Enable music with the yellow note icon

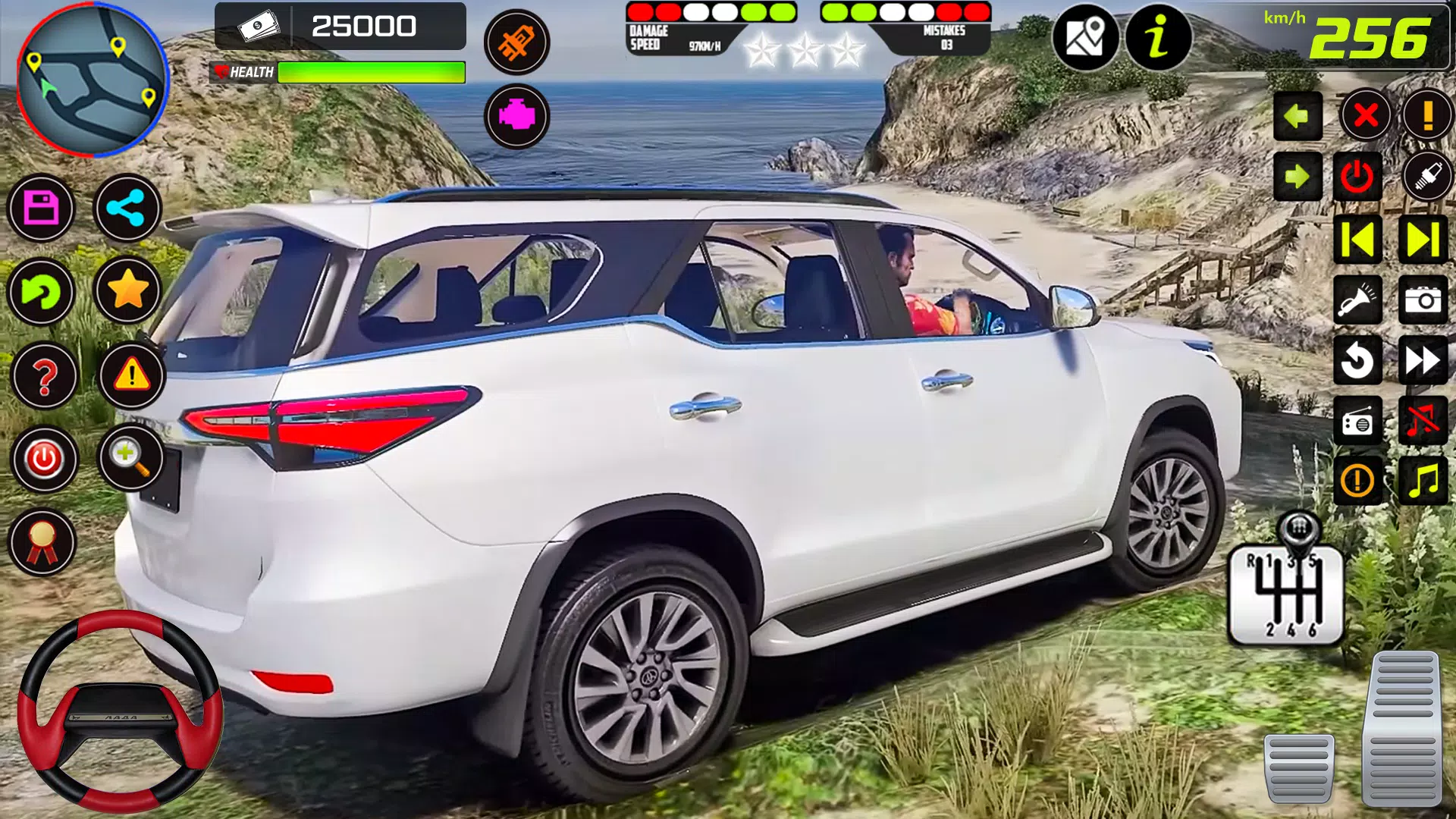(1424, 482)
